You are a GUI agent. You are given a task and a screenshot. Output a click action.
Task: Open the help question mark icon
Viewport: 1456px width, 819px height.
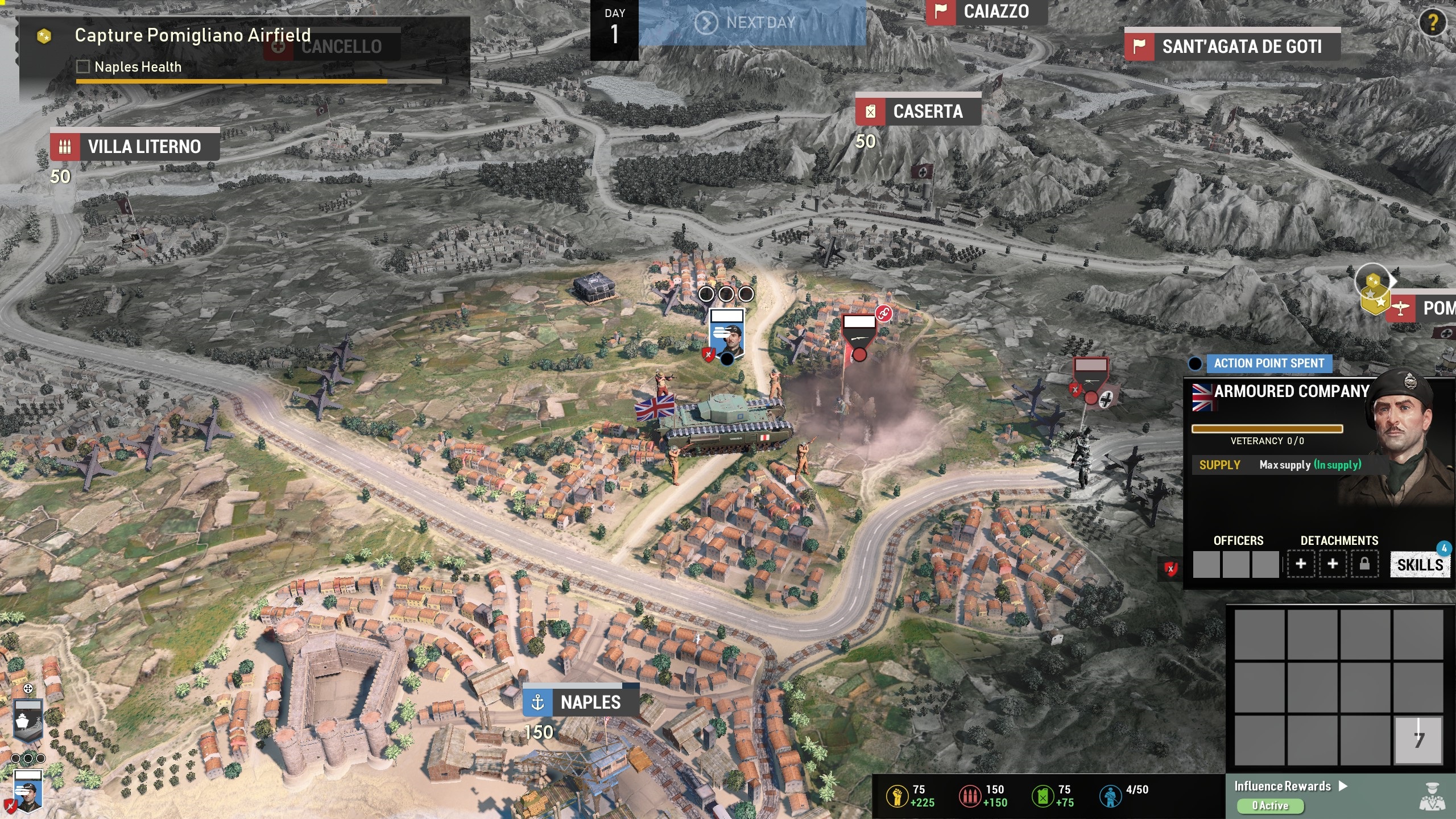(x=1433, y=23)
